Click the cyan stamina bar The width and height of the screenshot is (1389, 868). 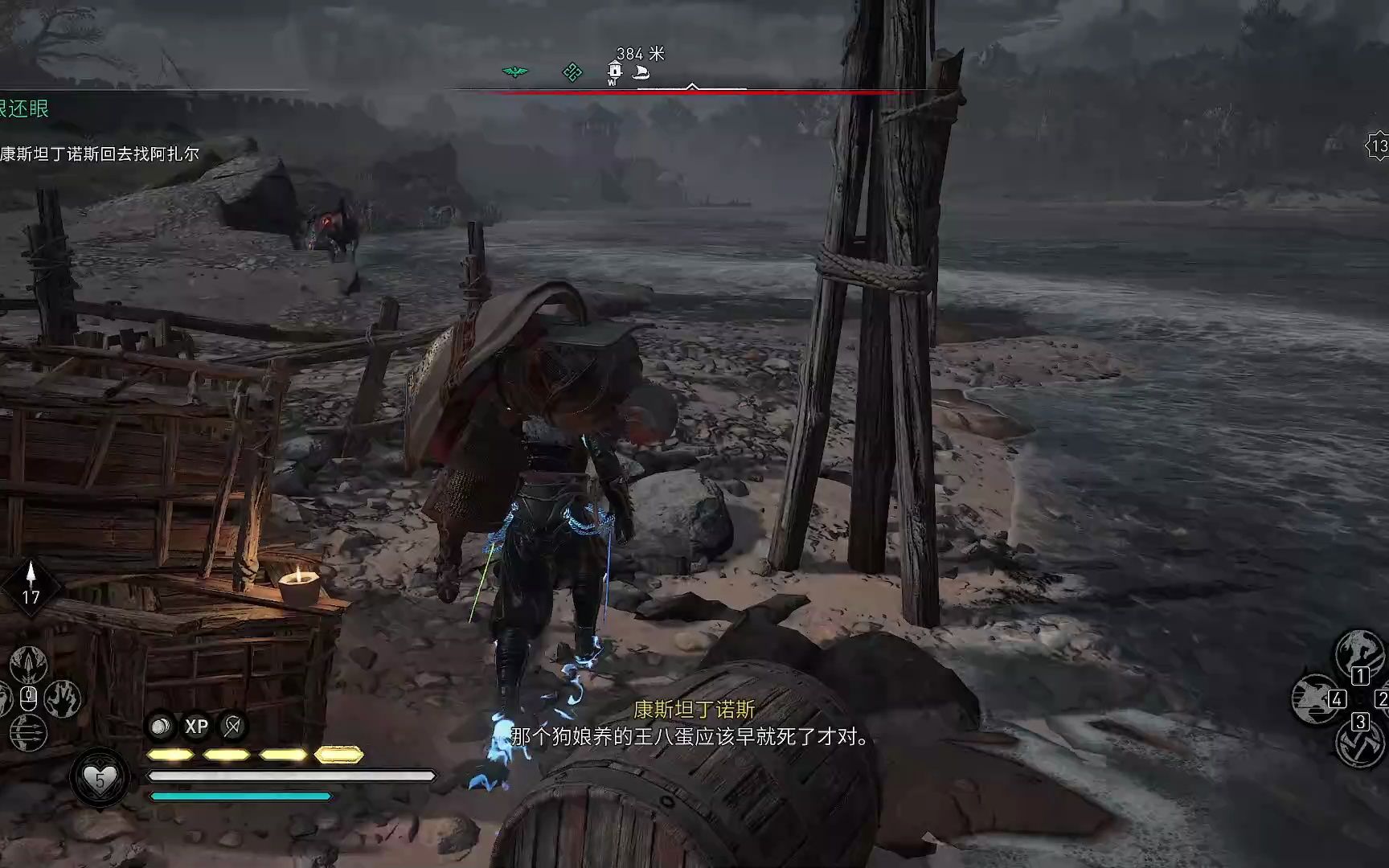click(241, 796)
